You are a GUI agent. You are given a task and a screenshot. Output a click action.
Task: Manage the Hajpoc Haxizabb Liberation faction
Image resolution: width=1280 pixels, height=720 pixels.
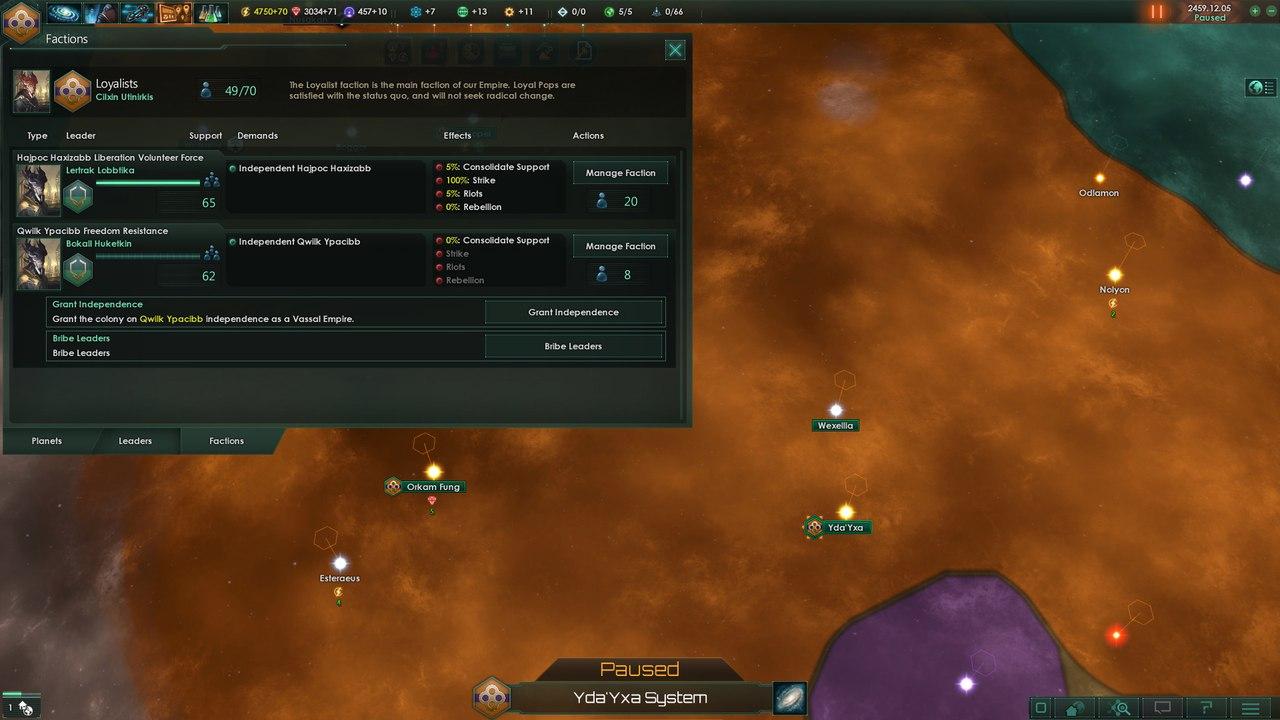tap(620, 173)
